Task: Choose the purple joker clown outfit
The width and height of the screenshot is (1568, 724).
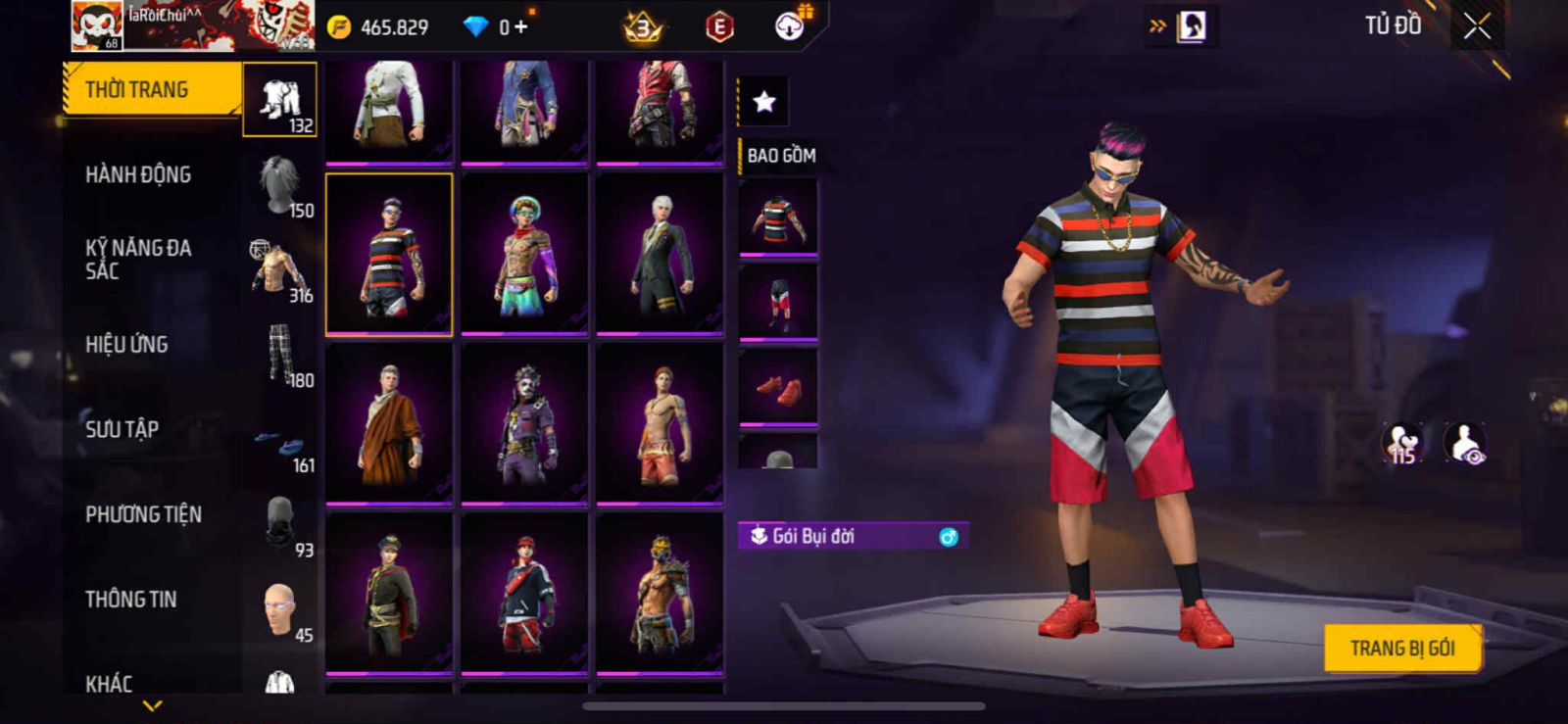Action: [x=524, y=424]
